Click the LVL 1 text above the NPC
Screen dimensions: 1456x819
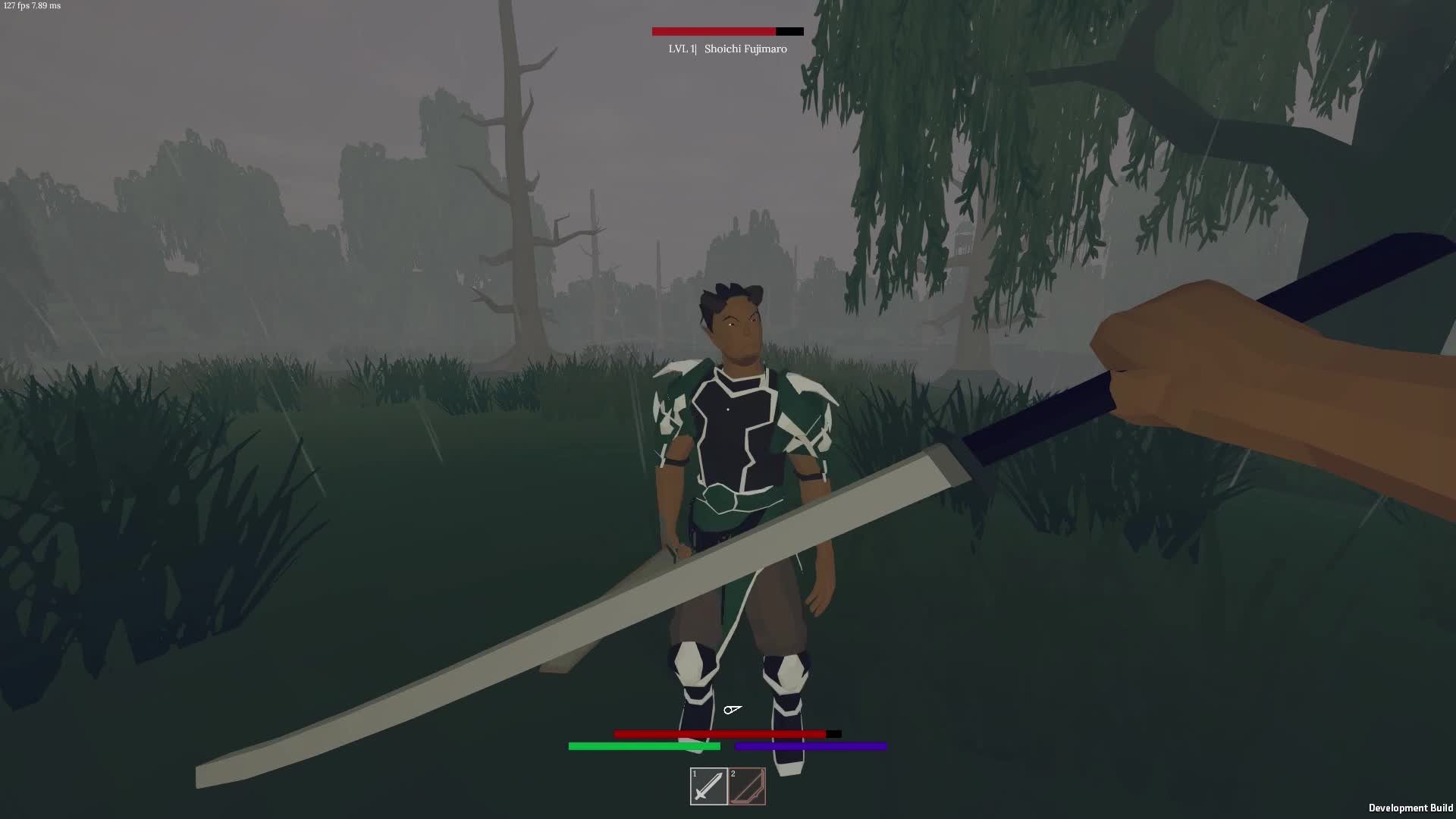click(x=681, y=49)
